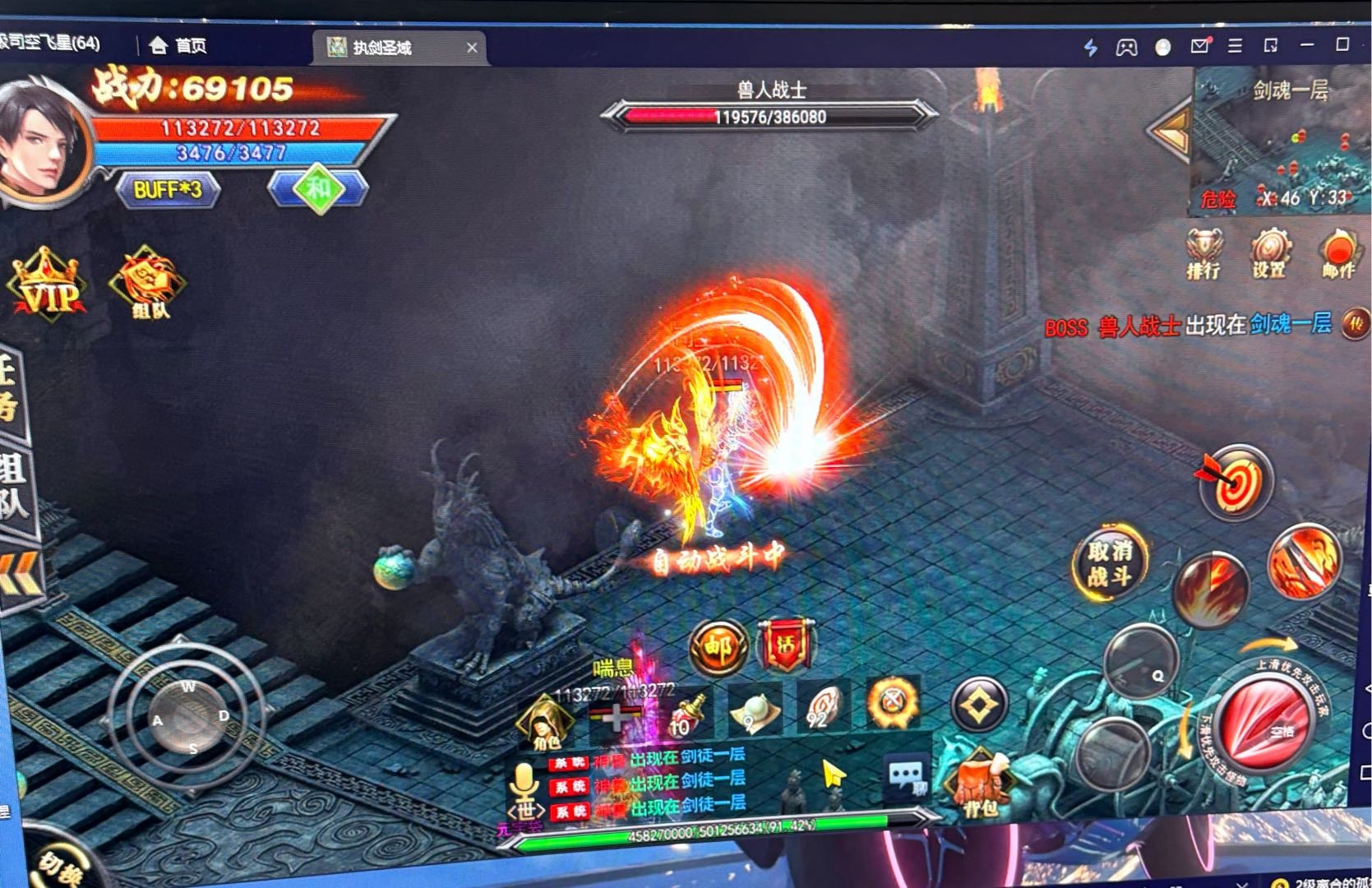Open the 邮件 mail icon by the minimap

(x=1338, y=252)
